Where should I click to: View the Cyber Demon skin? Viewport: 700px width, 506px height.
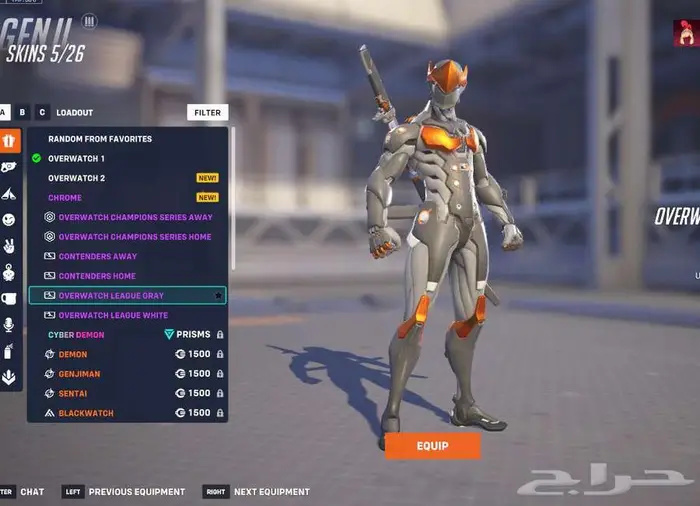tap(76, 335)
